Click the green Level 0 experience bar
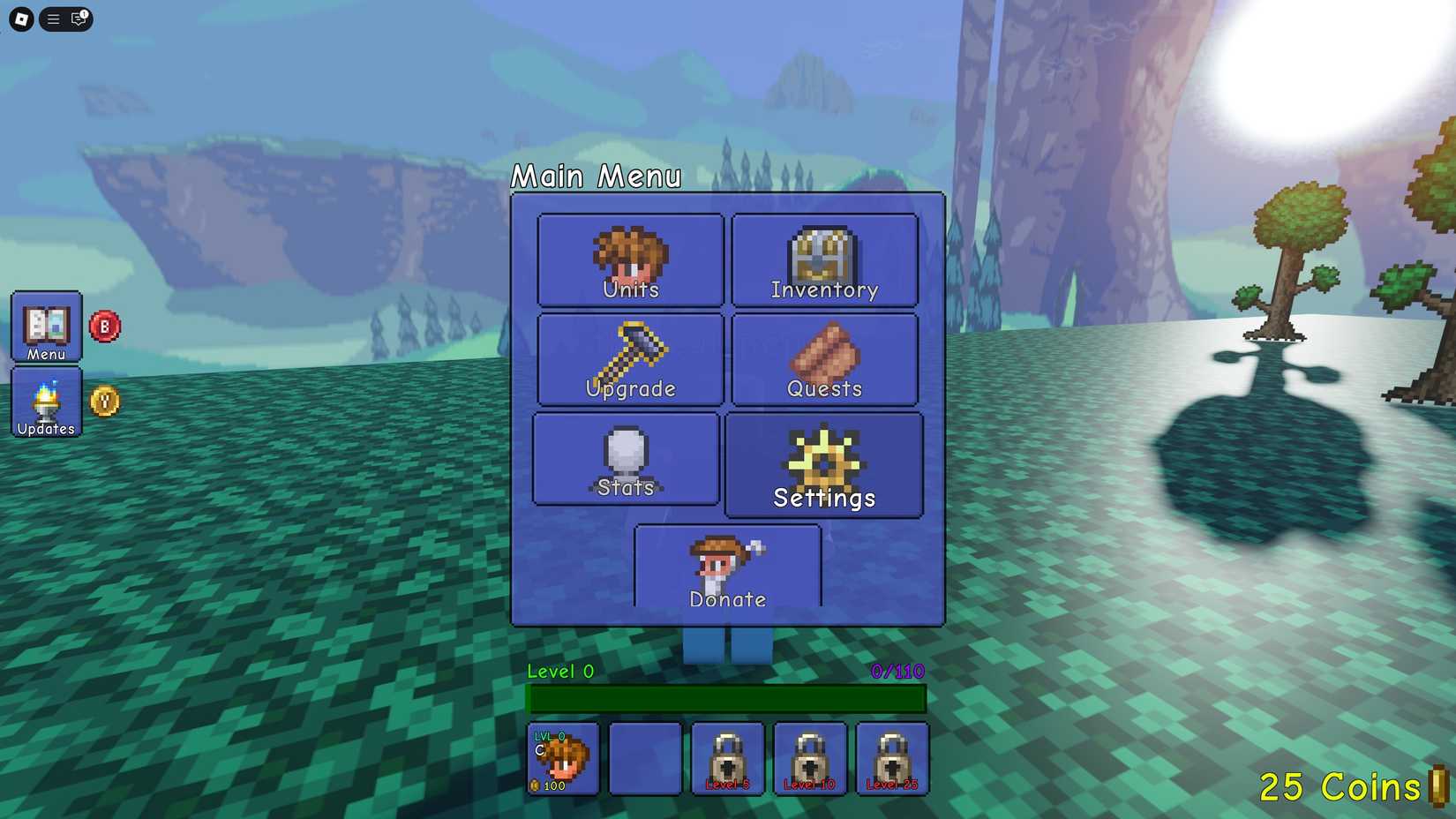The image size is (1456, 819). pos(725,699)
